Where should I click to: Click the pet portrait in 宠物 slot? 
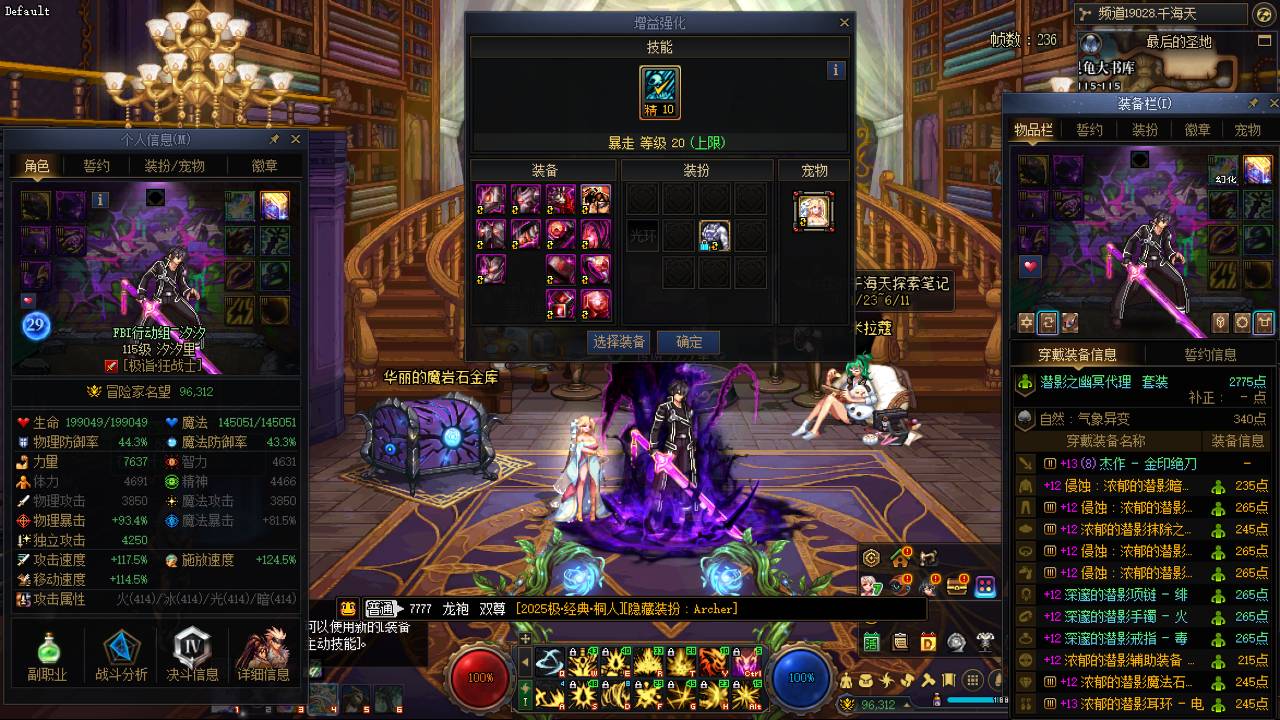point(814,212)
